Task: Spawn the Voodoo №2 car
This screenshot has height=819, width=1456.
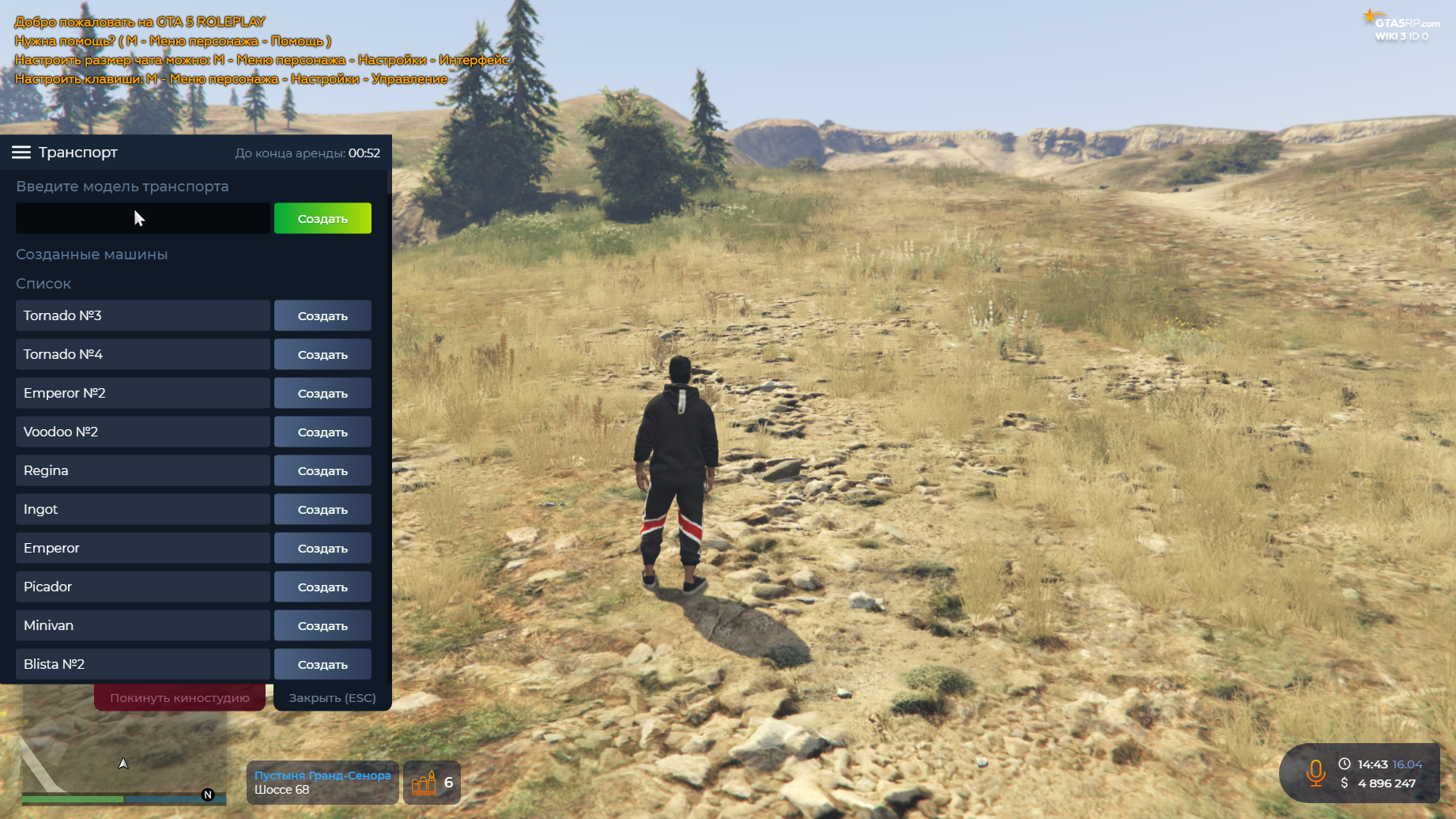Action: pos(323,432)
